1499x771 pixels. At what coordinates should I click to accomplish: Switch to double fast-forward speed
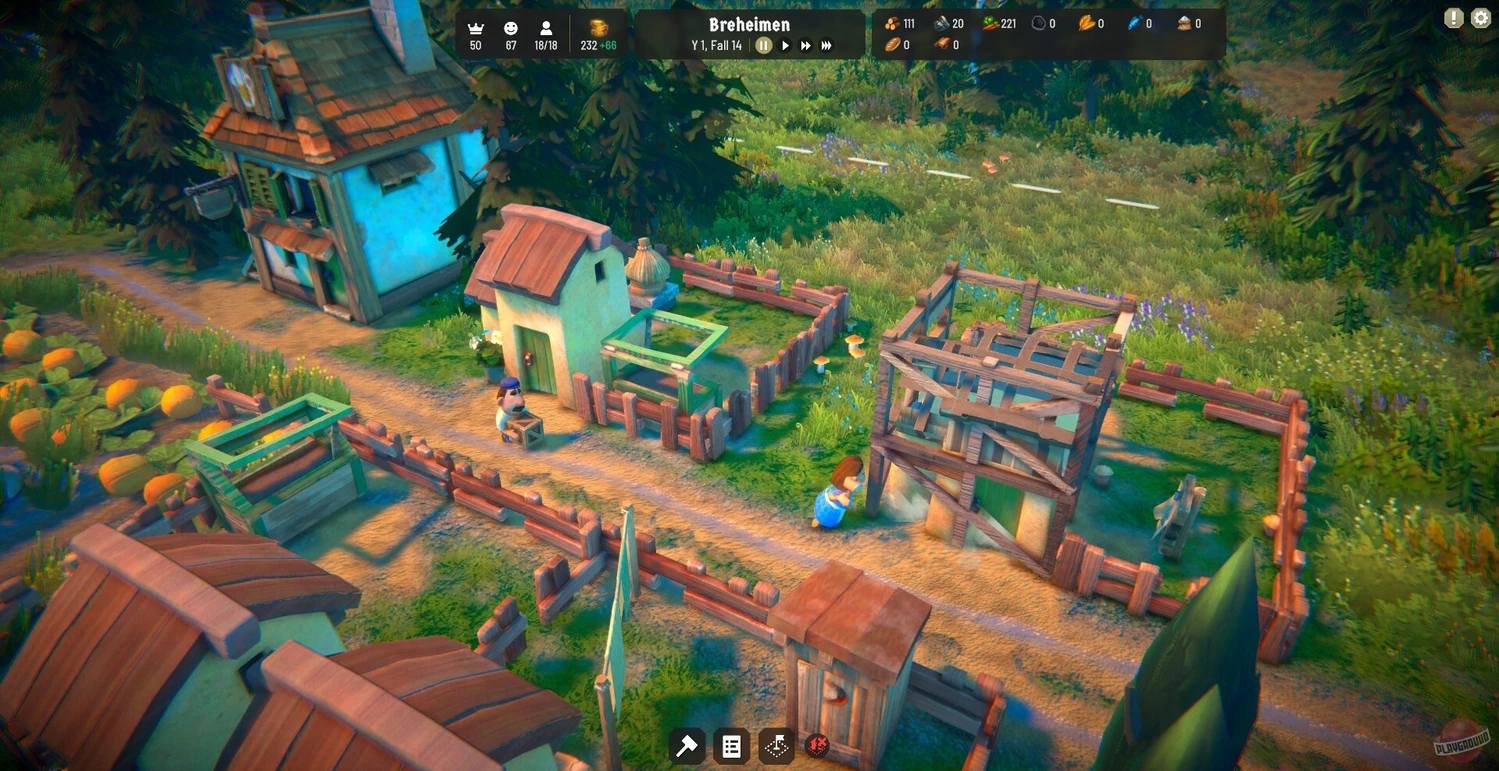(x=805, y=45)
